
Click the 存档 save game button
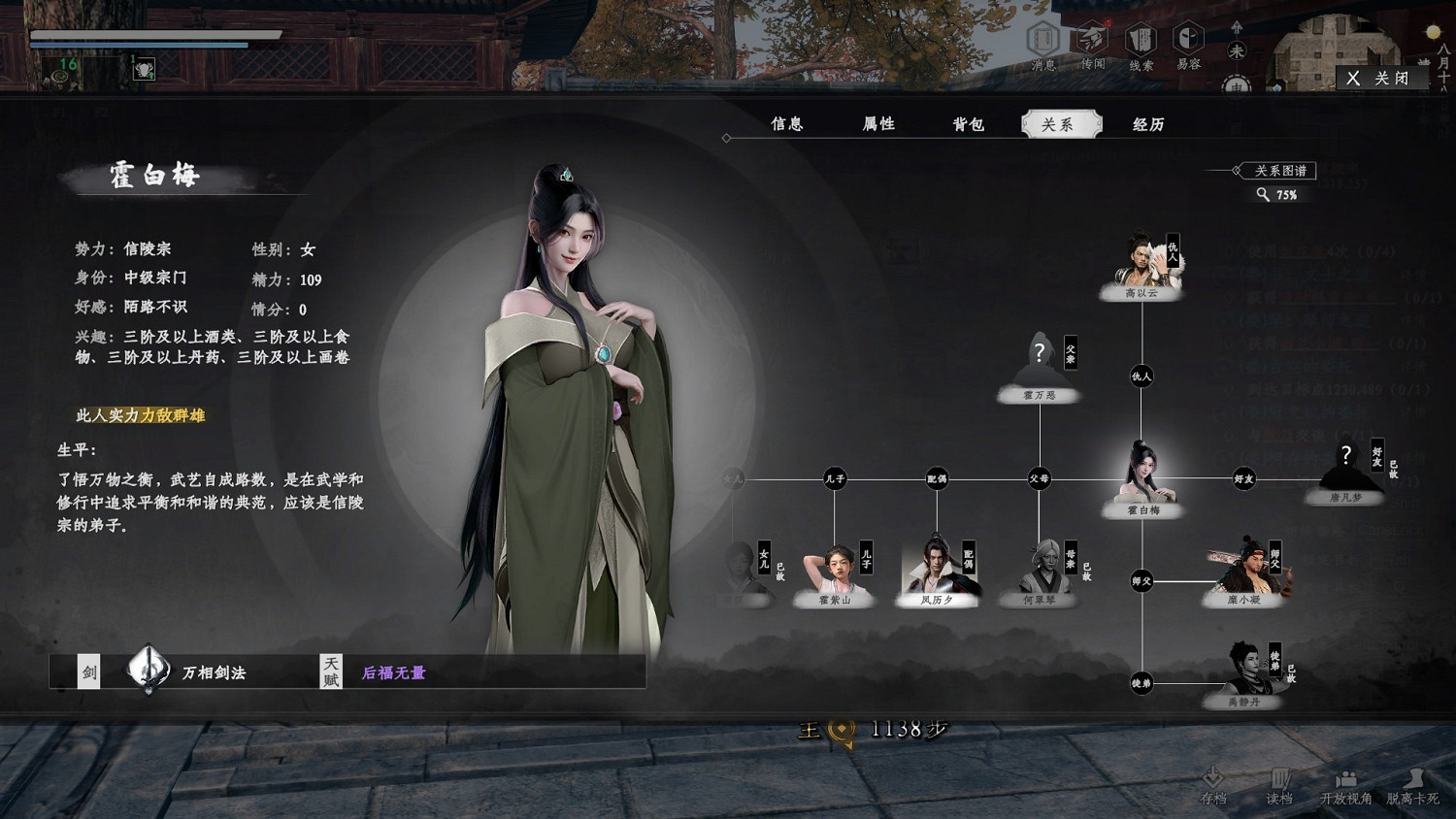coord(1213,785)
